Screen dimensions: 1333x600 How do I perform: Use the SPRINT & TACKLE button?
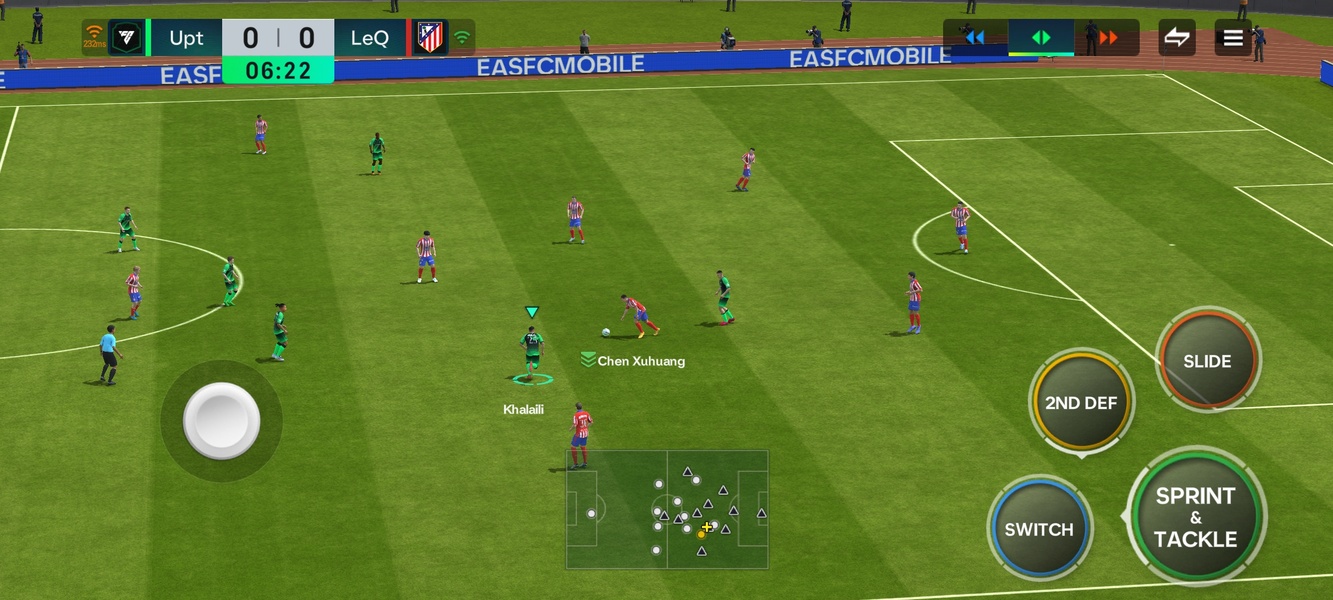pos(1195,517)
